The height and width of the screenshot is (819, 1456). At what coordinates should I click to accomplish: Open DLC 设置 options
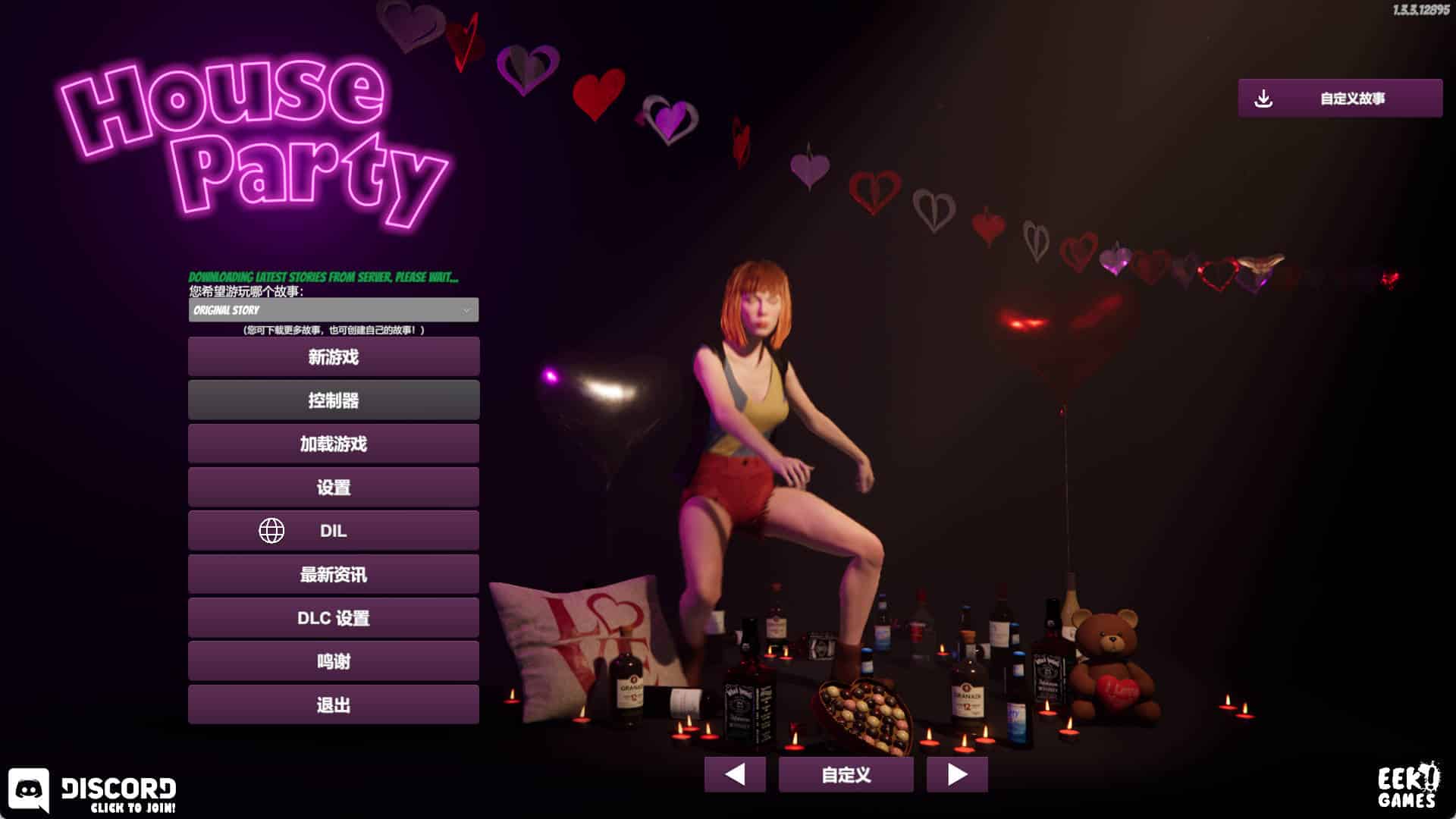coord(334,617)
